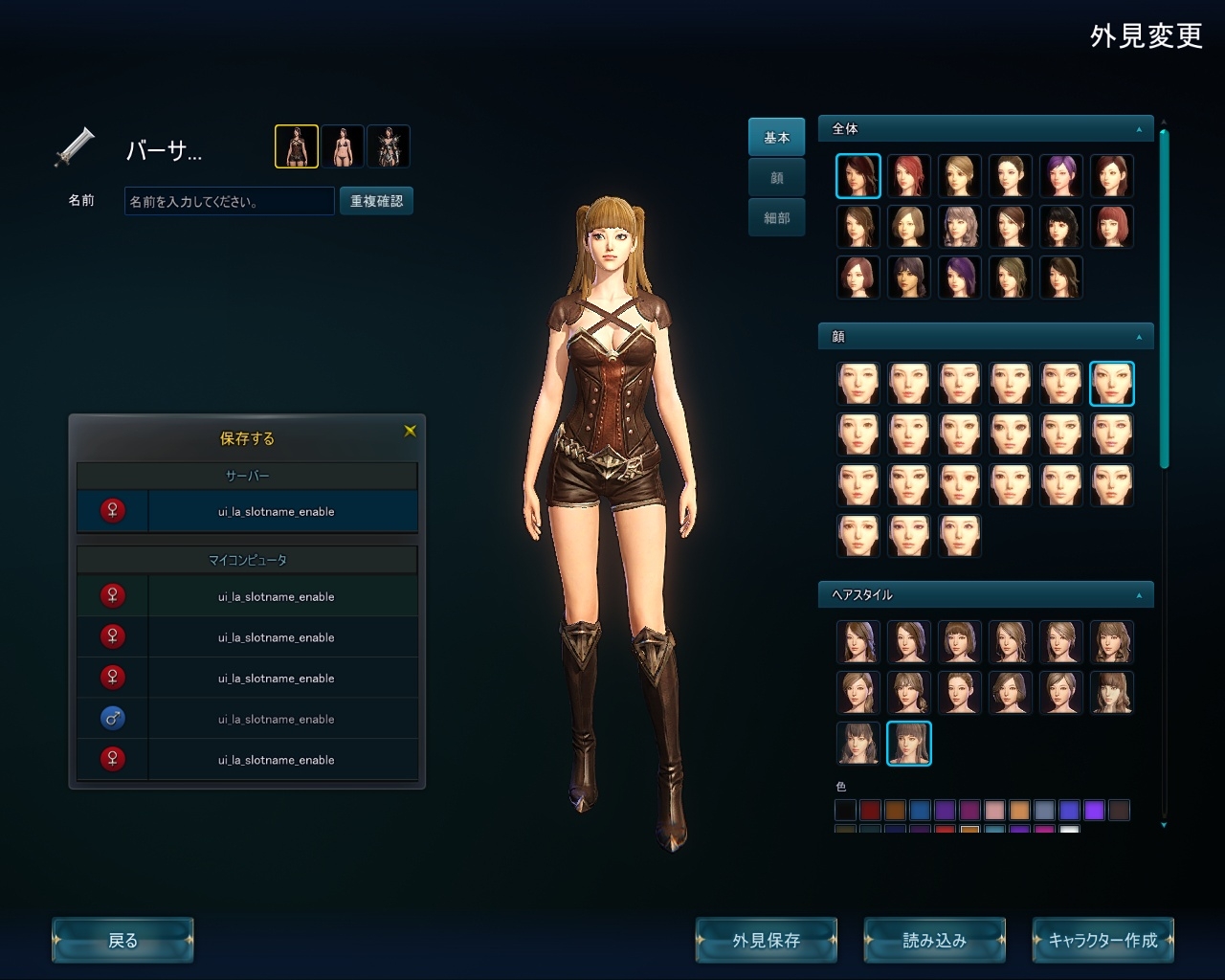Preview the heavy armor outfit thumbnail
The width and height of the screenshot is (1225, 980).
[389, 146]
